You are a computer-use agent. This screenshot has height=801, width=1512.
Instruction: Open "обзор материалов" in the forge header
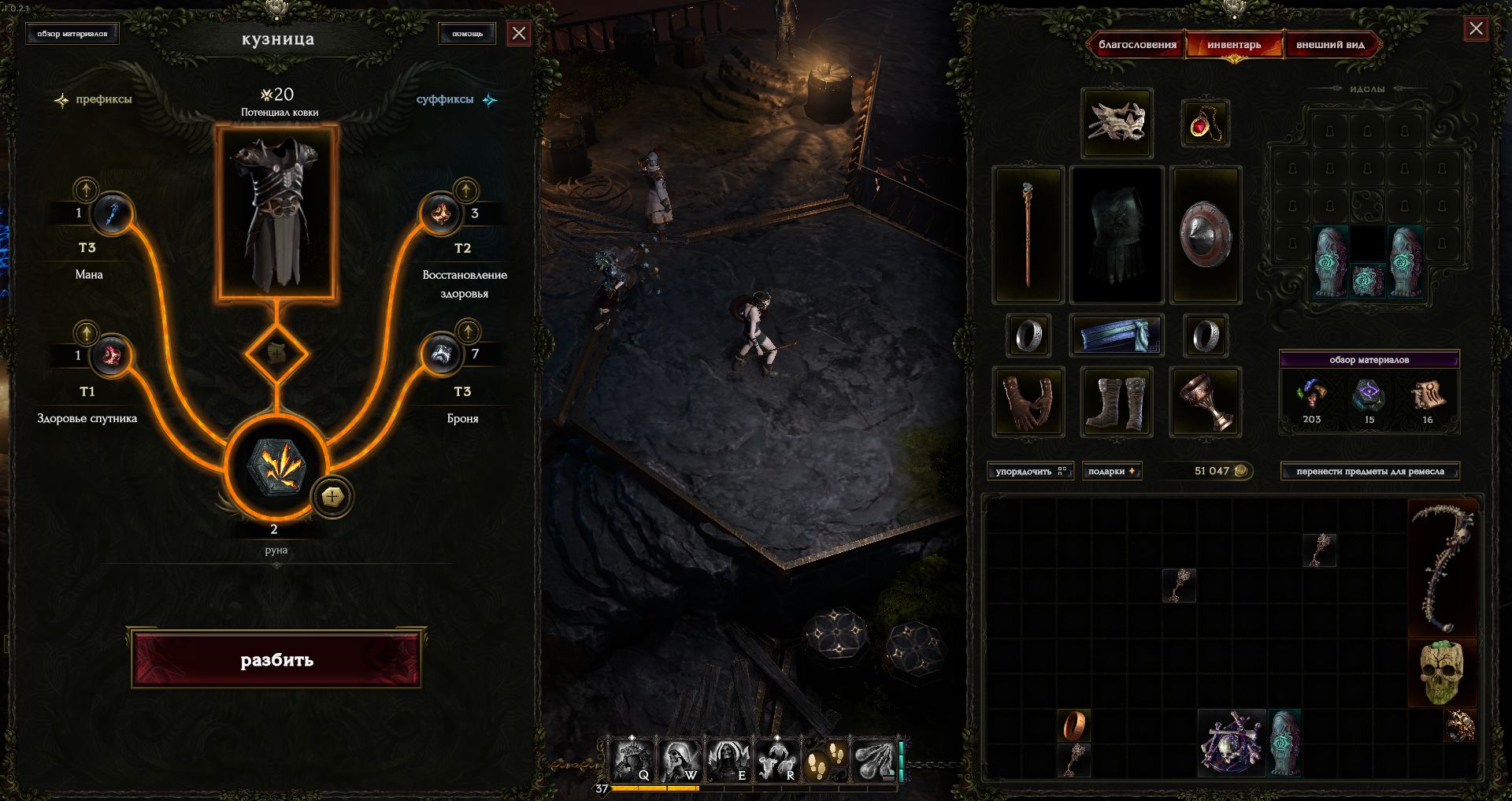72,34
